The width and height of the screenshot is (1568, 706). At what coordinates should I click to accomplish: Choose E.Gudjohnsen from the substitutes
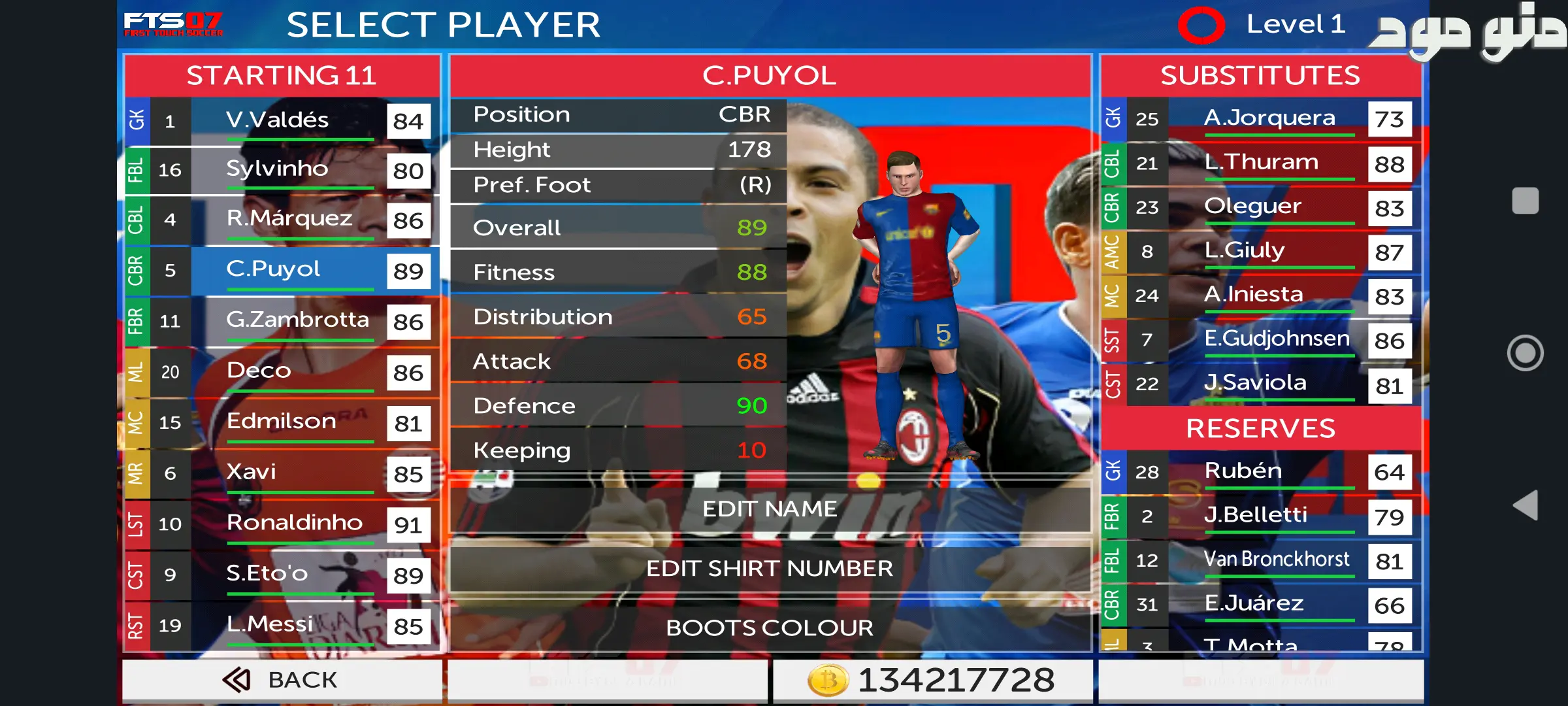[x=1261, y=340]
